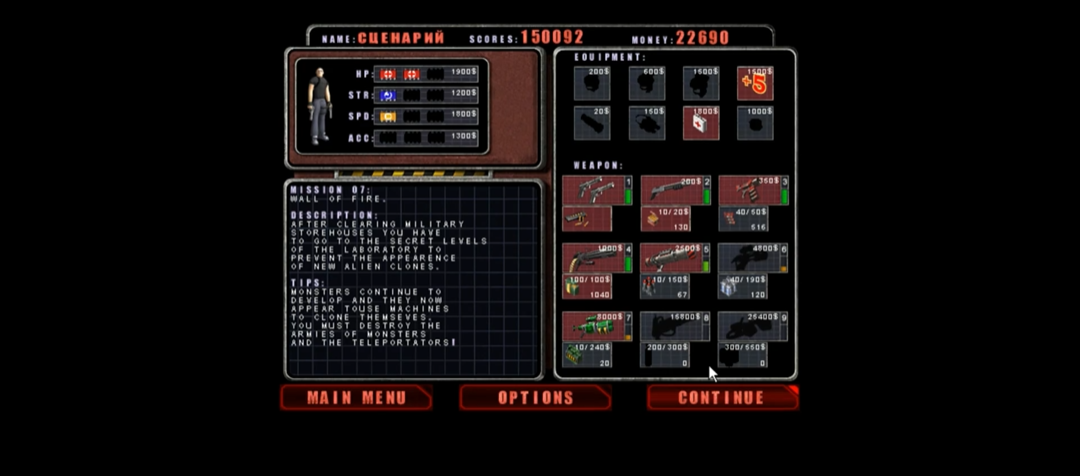Continue to the next mission
This screenshot has width=1080, height=476.
(722, 398)
